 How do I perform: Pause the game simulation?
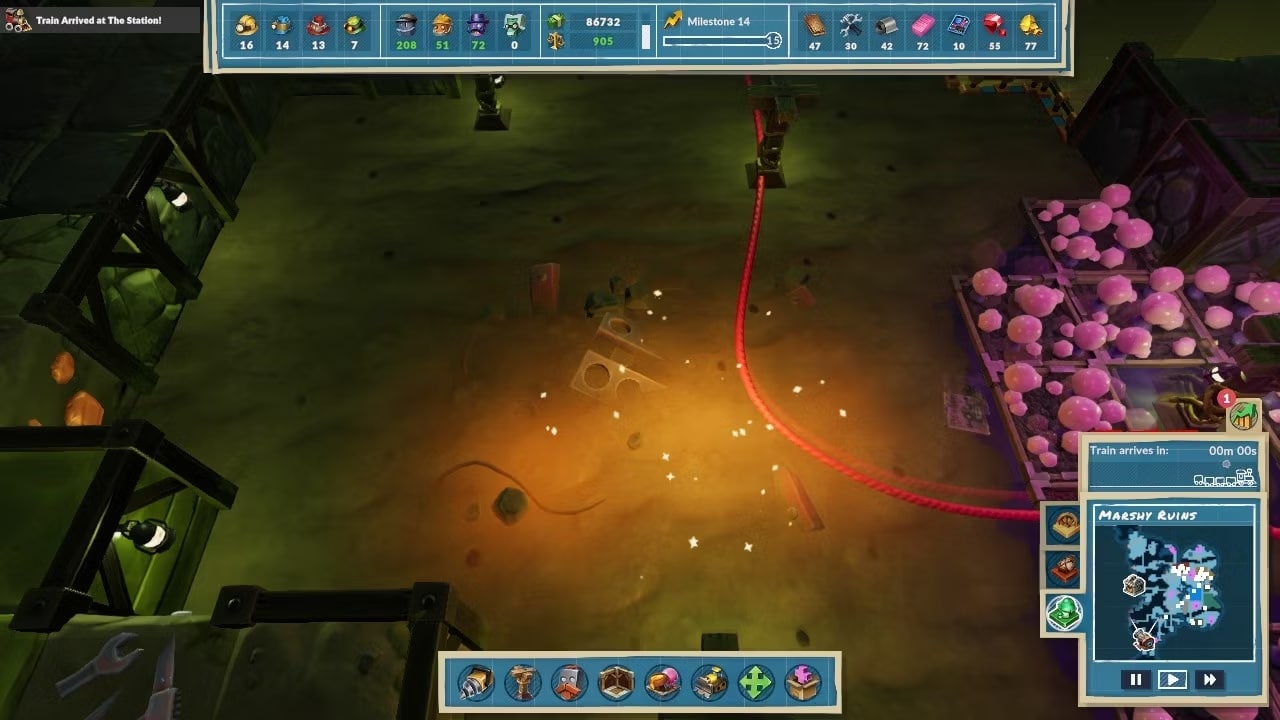[1136, 679]
